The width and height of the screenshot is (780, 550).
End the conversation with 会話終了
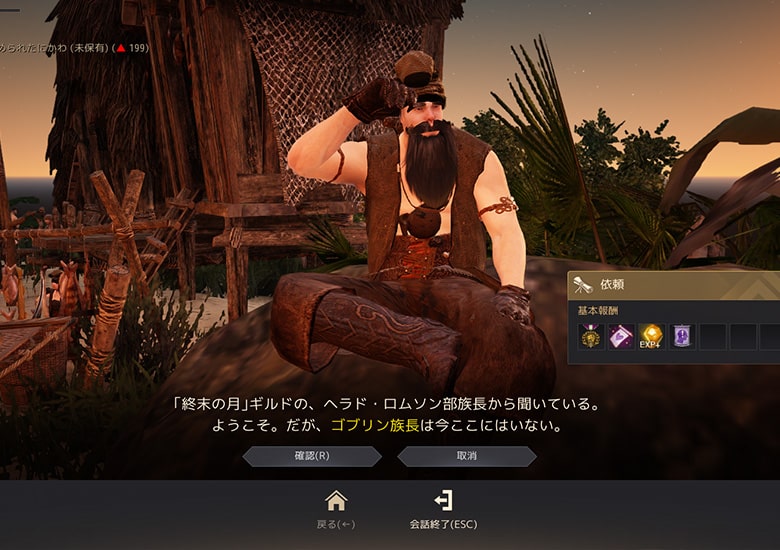click(x=443, y=501)
